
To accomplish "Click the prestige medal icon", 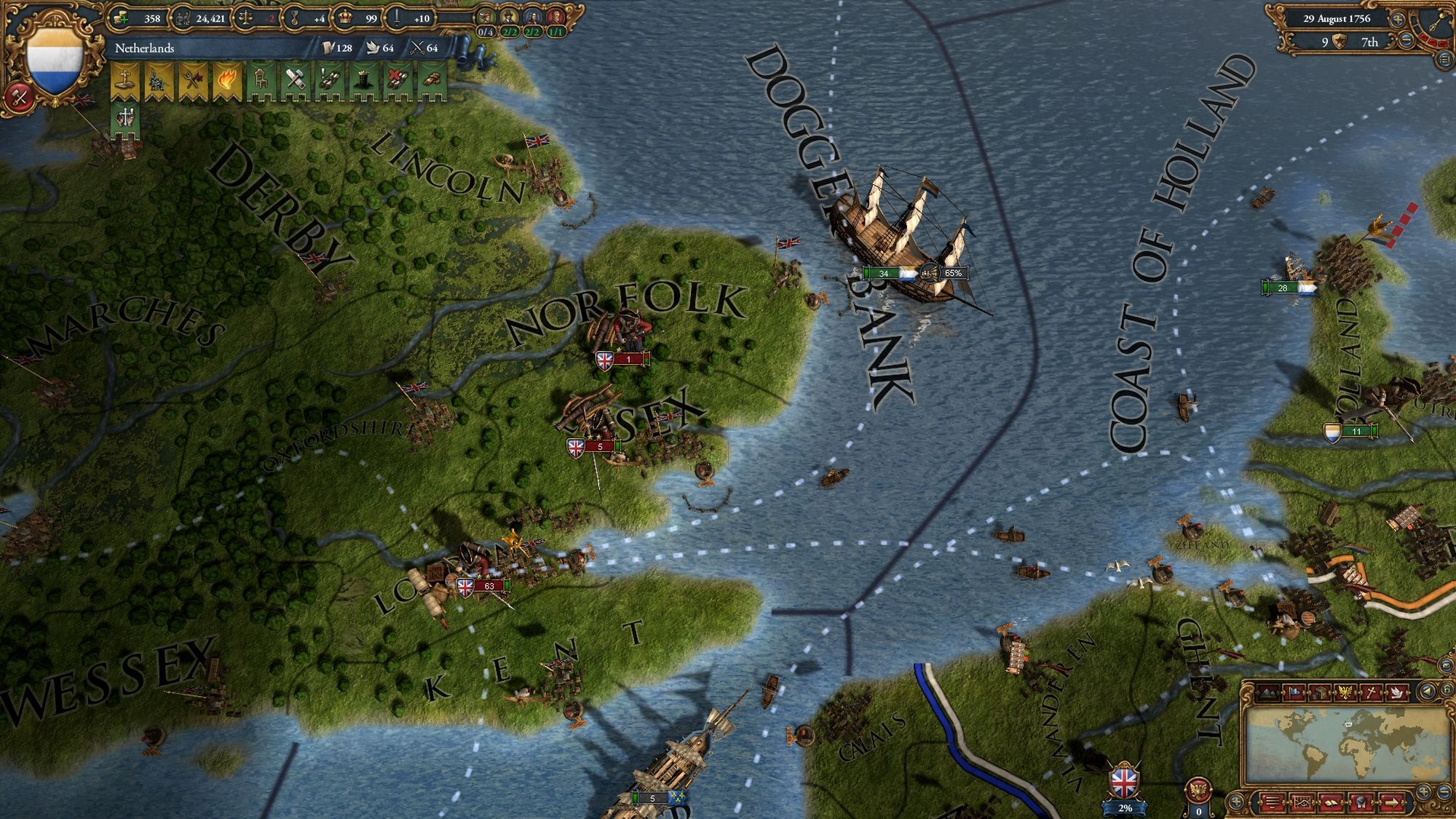I will [x=295, y=18].
